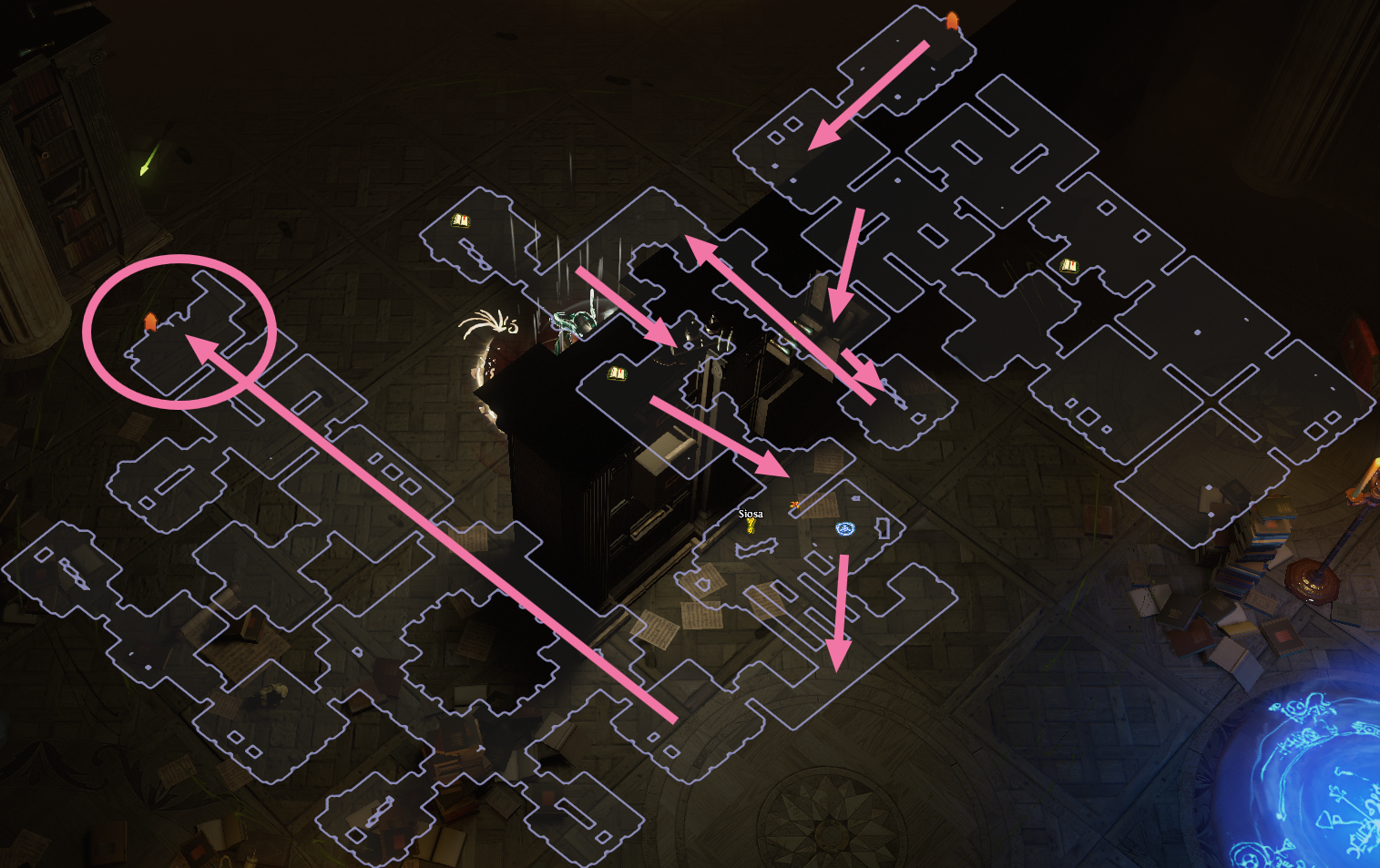
Task: Select the orange exit marker outside the pink circle
Action: tap(952, 20)
